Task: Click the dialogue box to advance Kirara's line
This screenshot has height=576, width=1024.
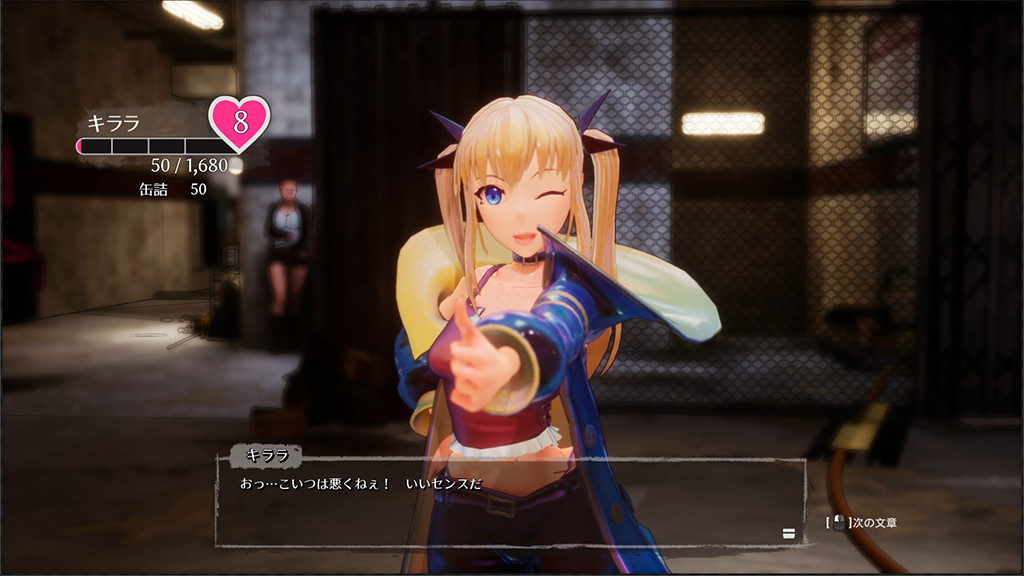Action: tap(510, 502)
